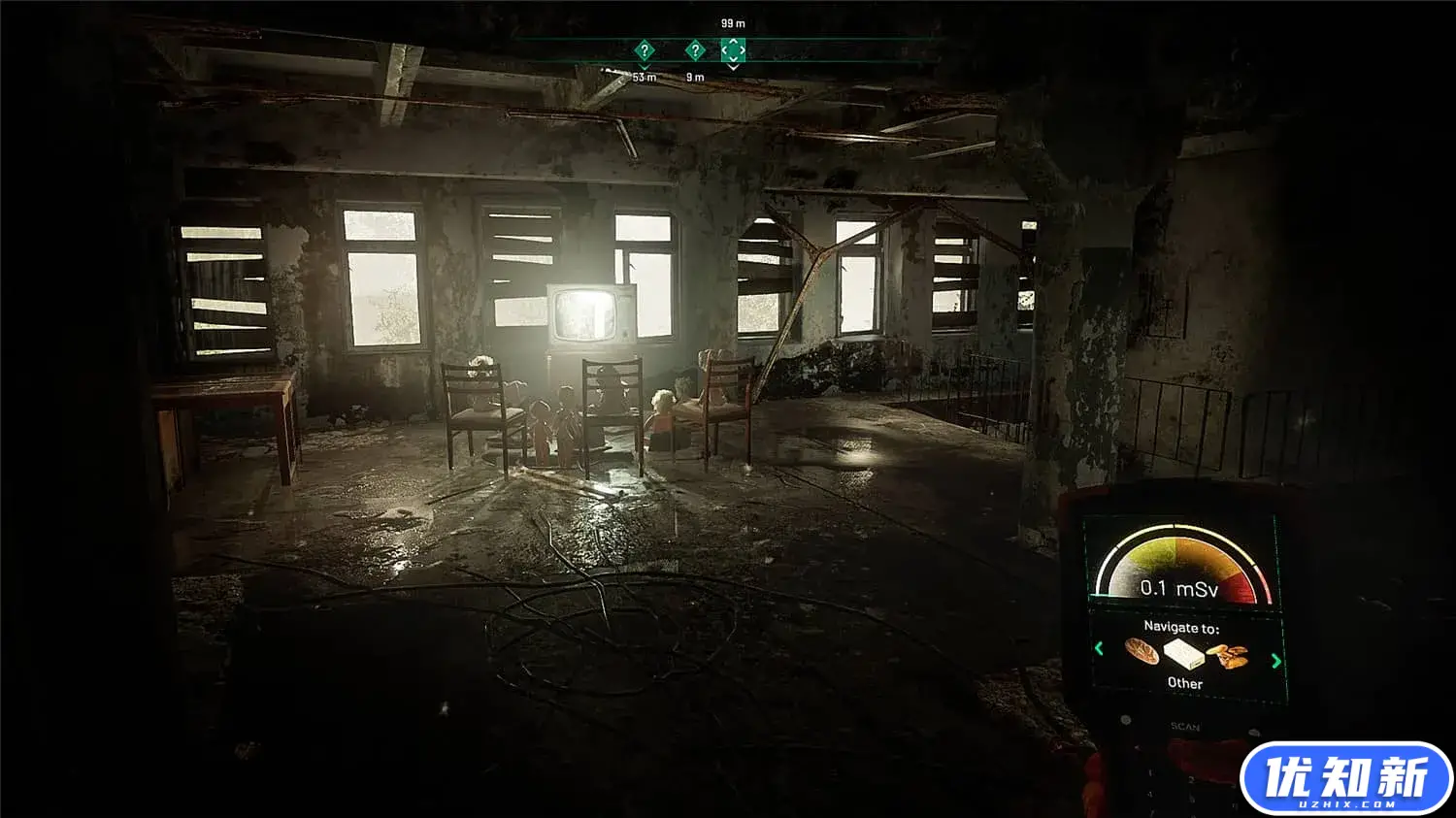Viewport: 1456px width, 818px height.
Task: Select the question mark marker at 53 m
Action: pos(644,50)
